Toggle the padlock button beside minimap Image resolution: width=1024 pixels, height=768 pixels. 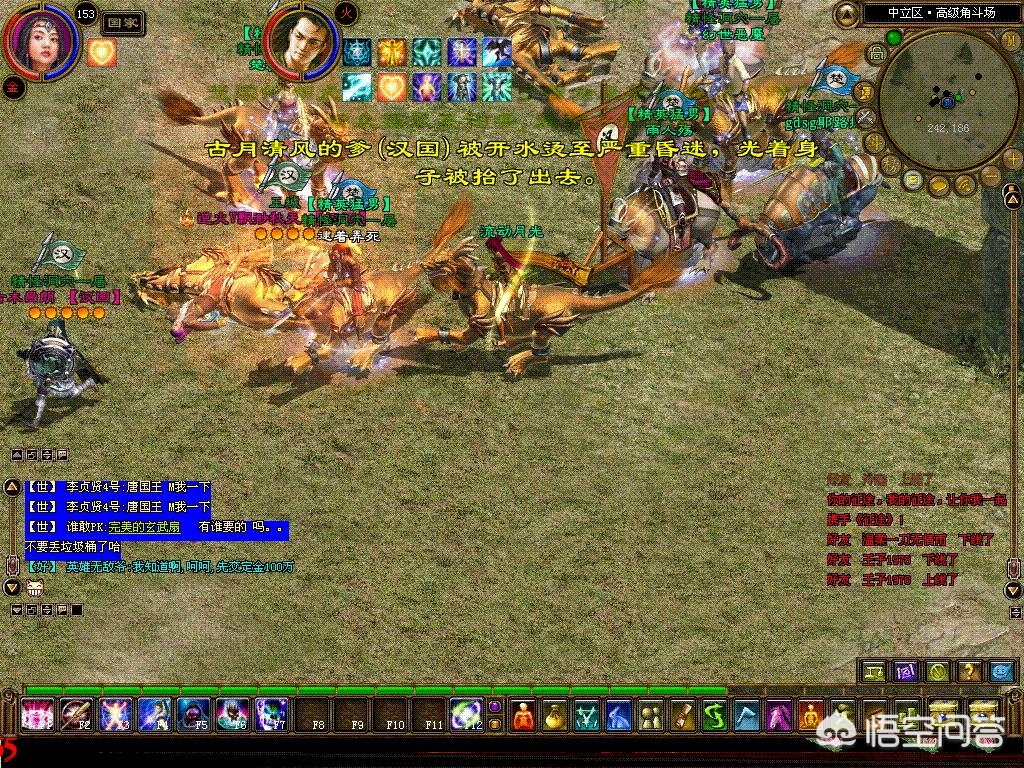tap(875, 53)
